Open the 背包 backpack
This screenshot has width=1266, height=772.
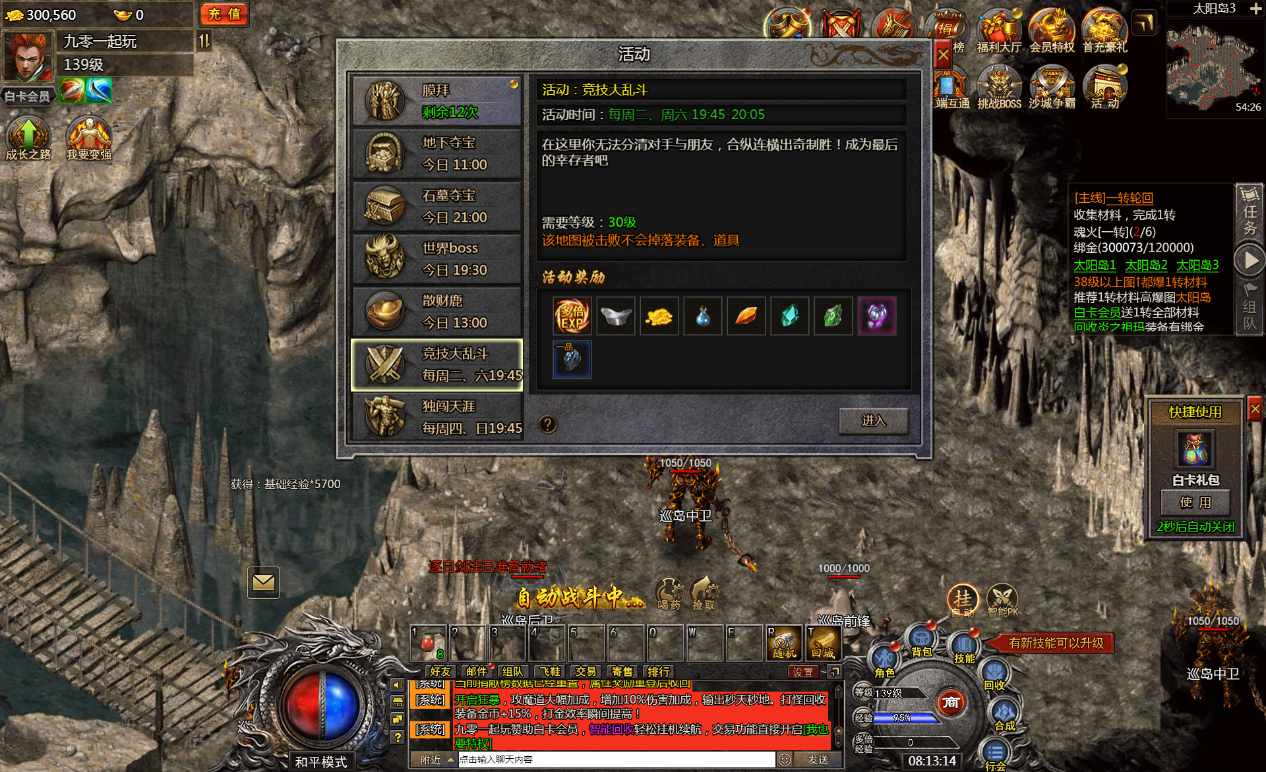click(x=920, y=640)
